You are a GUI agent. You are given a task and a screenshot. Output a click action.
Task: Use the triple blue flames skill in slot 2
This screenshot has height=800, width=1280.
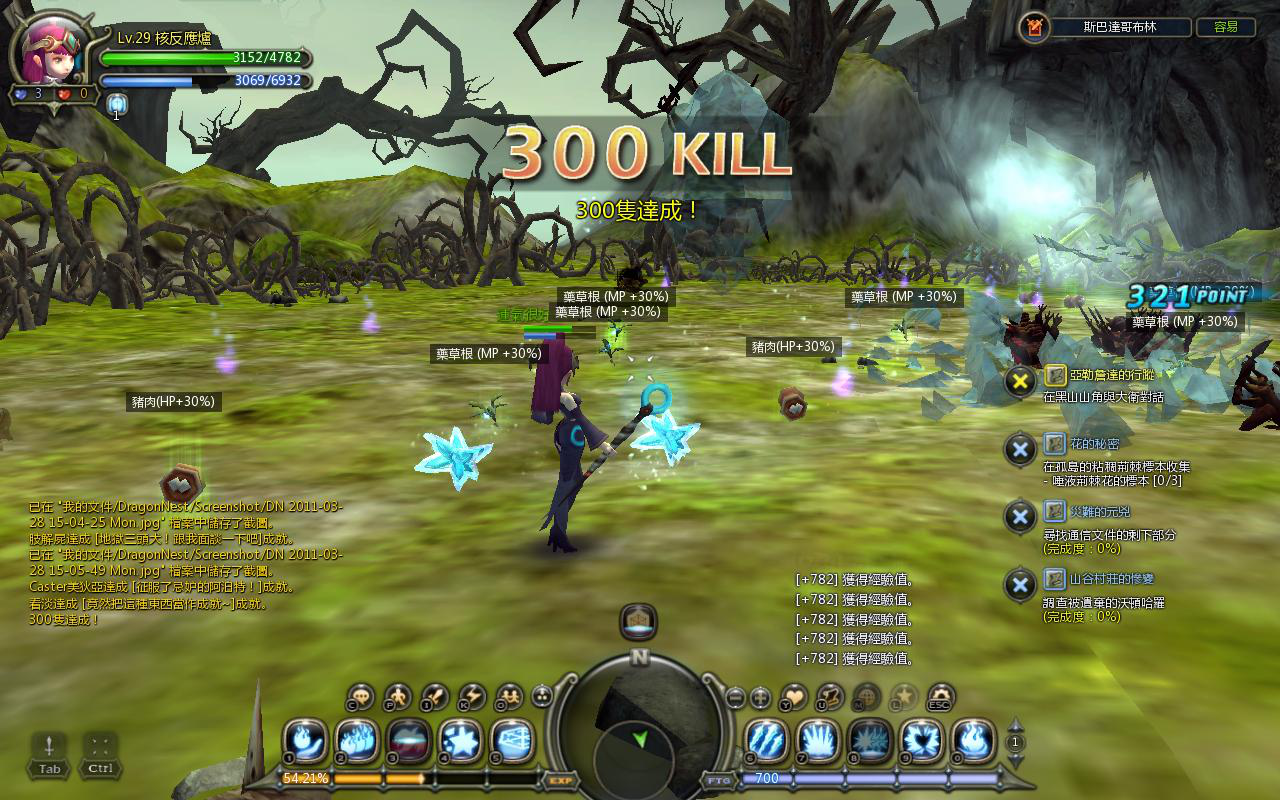(x=357, y=742)
